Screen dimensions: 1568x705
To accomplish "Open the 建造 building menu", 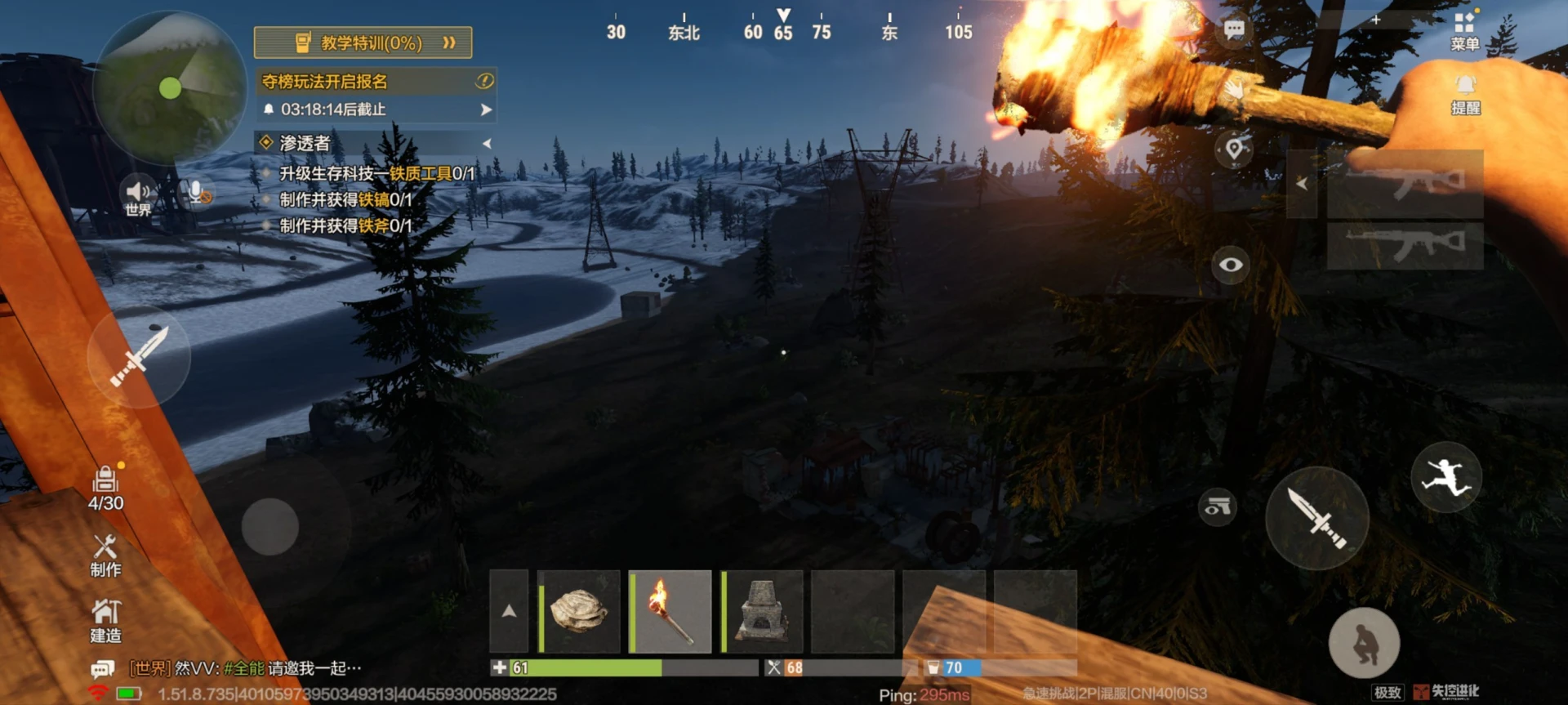I will [x=105, y=621].
